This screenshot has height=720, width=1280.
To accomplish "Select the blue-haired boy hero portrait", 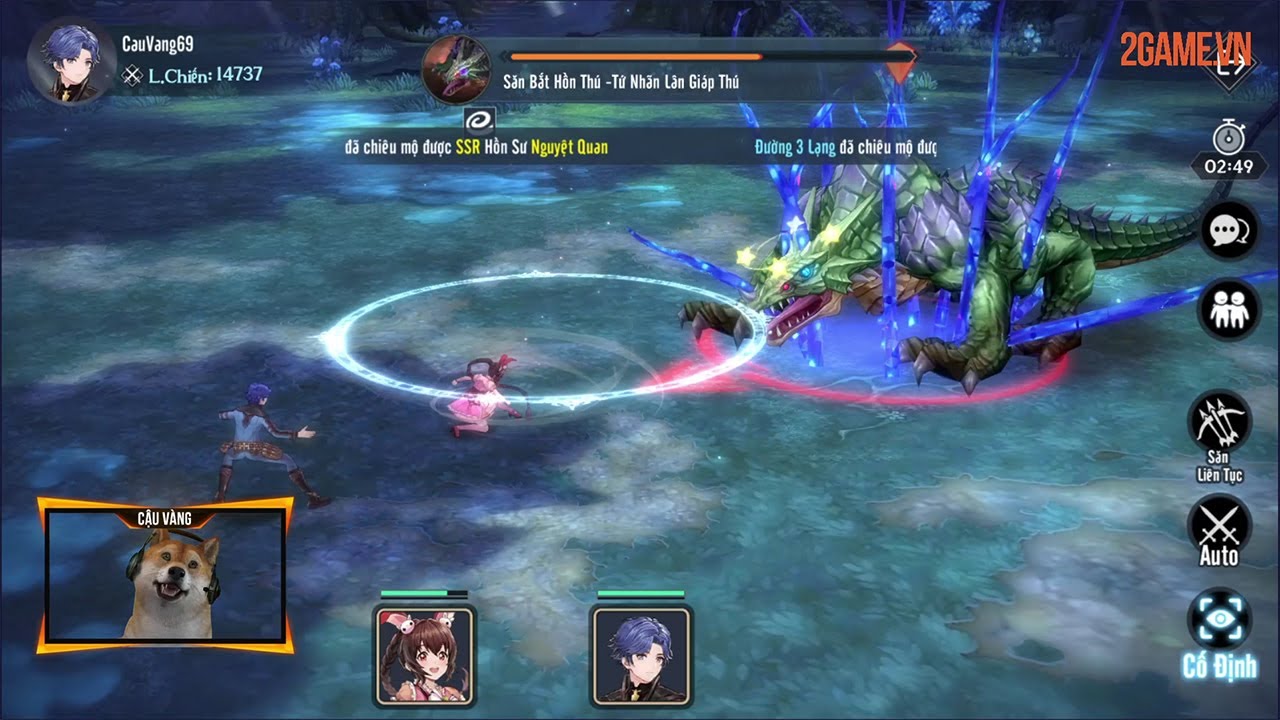I will pyautogui.click(x=640, y=654).
